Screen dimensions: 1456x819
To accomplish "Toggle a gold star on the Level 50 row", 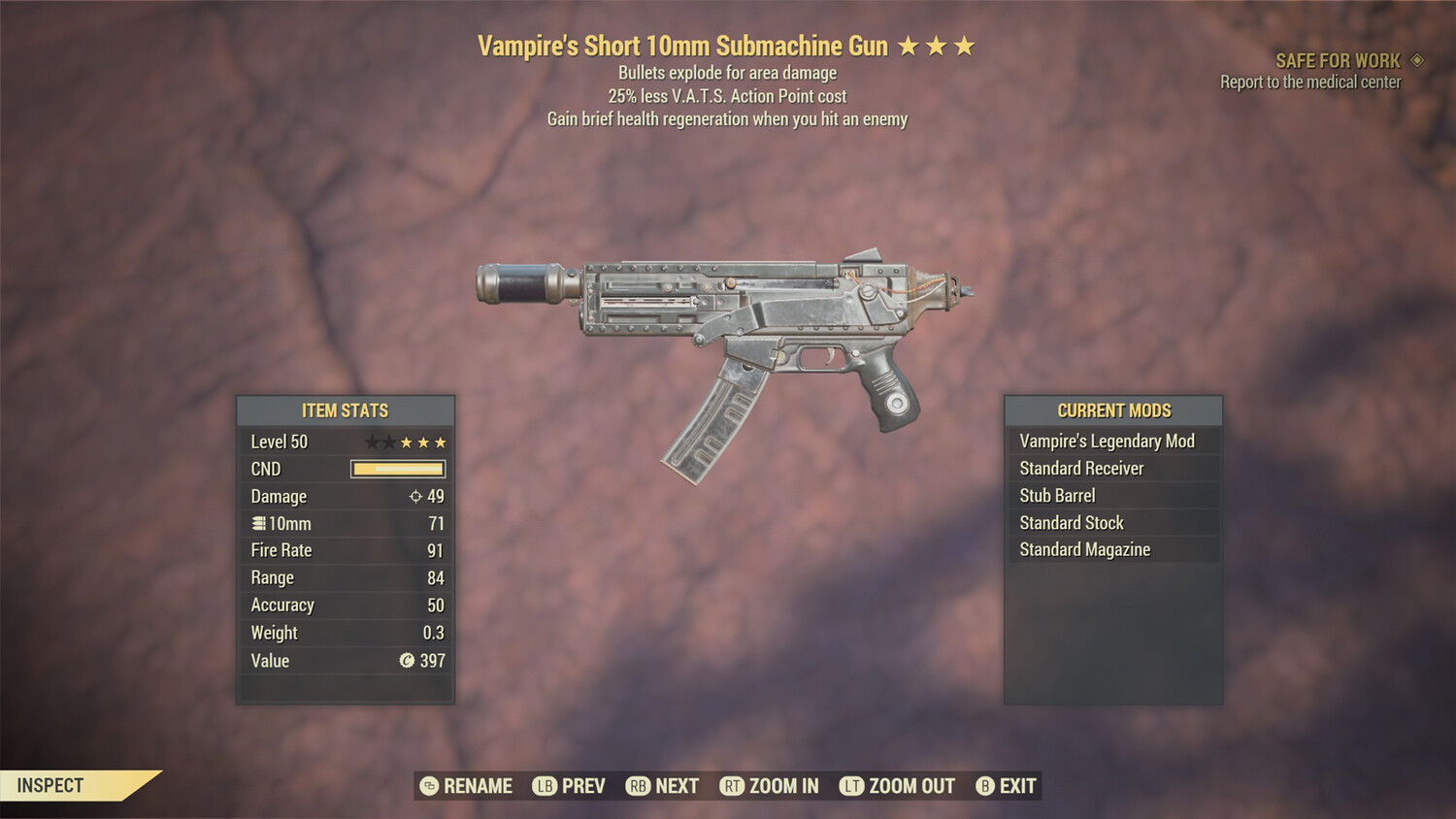I will [406, 442].
